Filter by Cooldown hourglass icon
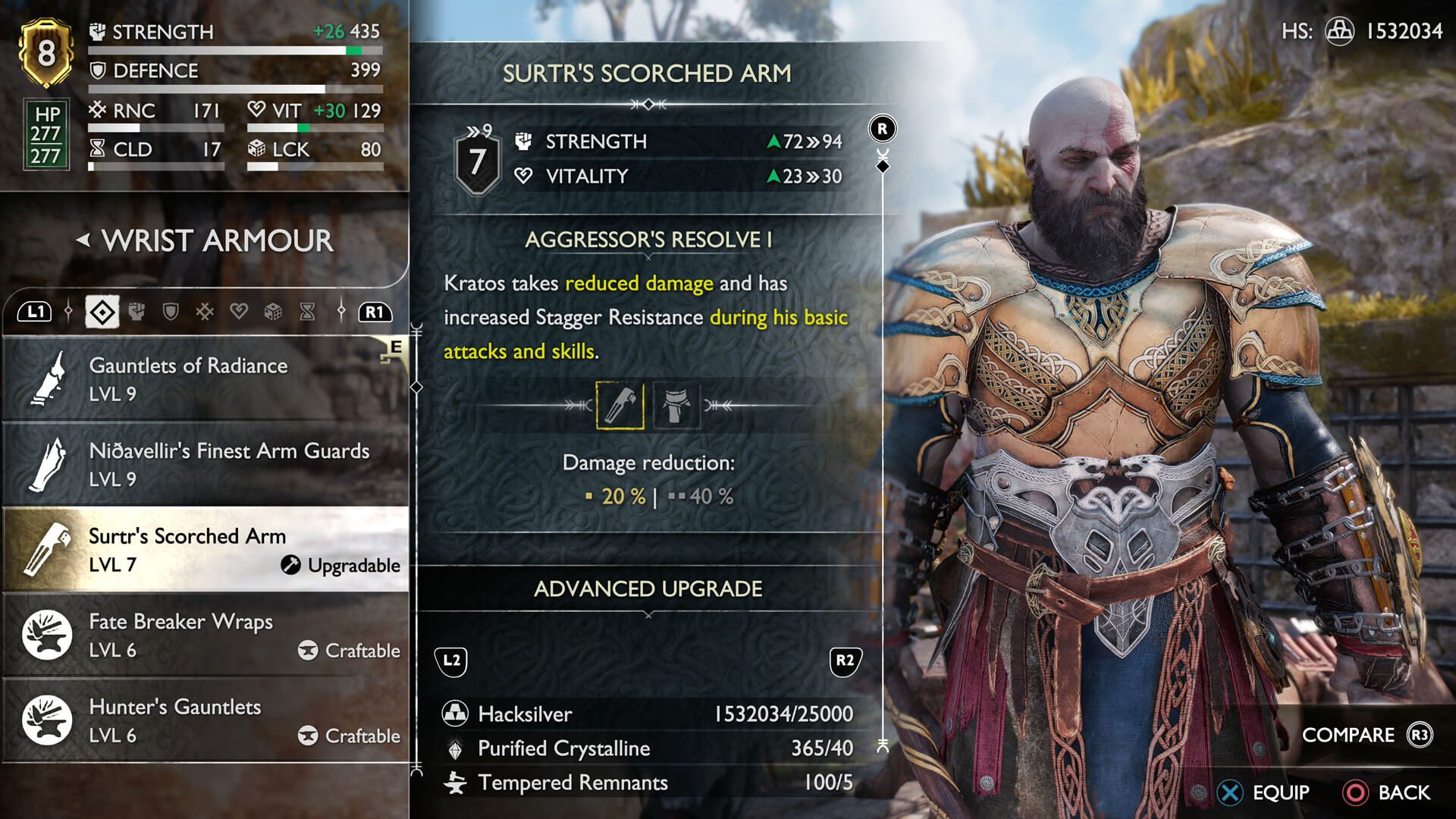 (x=307, y=312)
